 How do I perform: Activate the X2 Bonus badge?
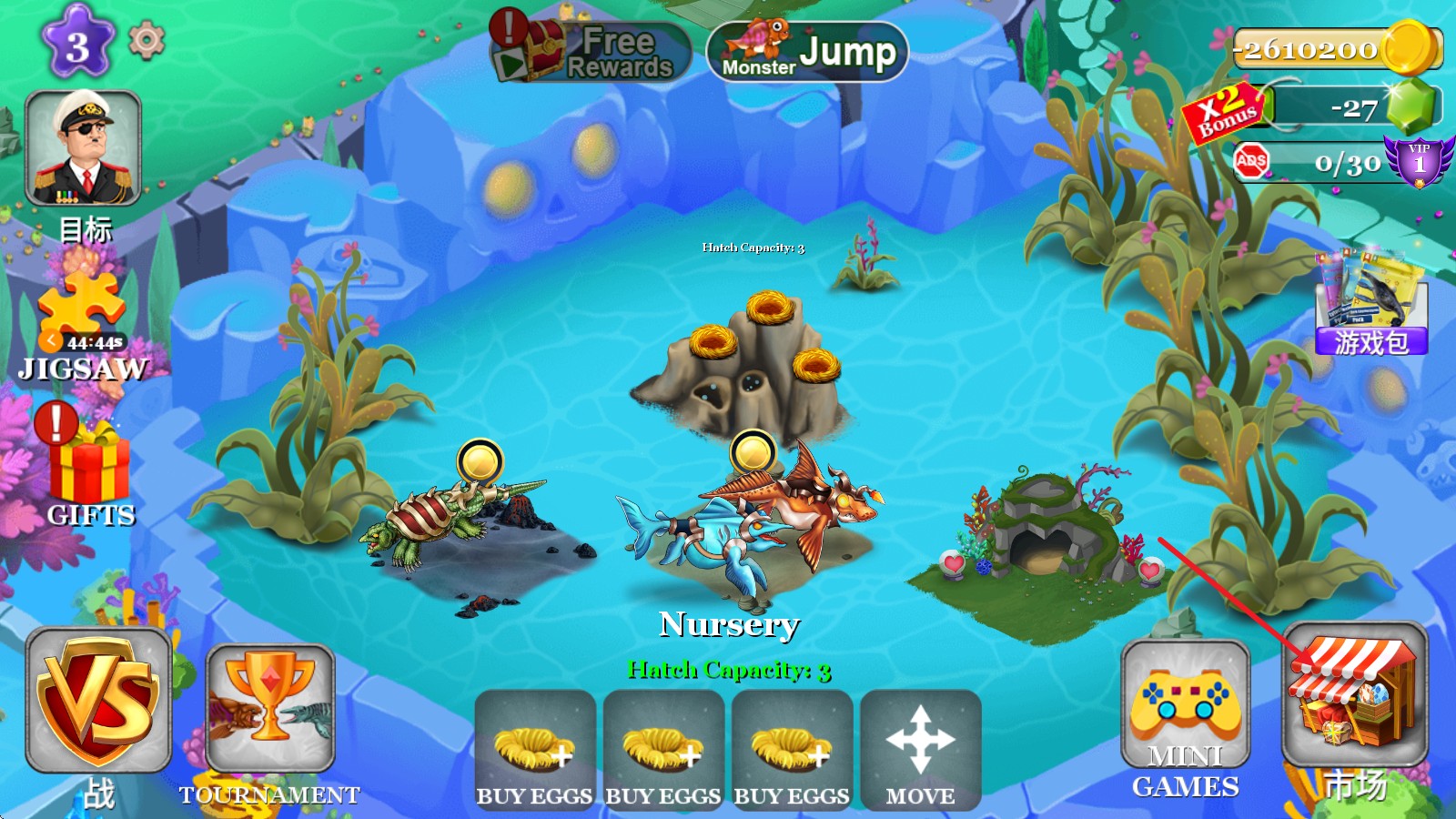[1225, 112]
